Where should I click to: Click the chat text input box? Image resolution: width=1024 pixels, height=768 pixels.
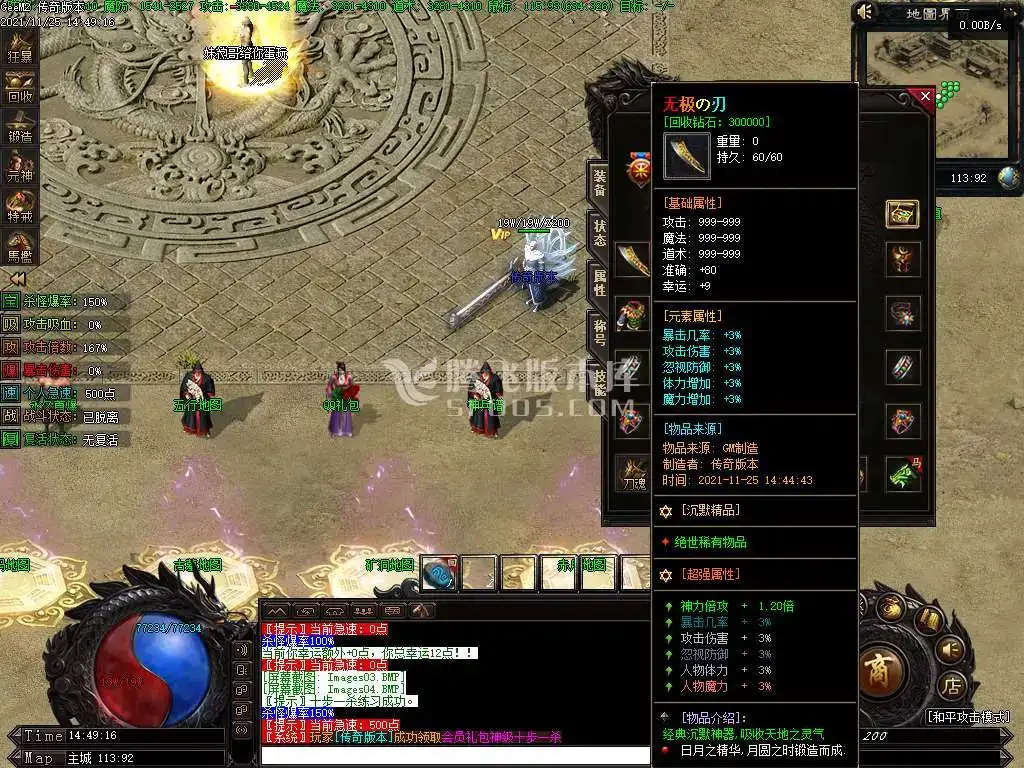coord(455,755)
